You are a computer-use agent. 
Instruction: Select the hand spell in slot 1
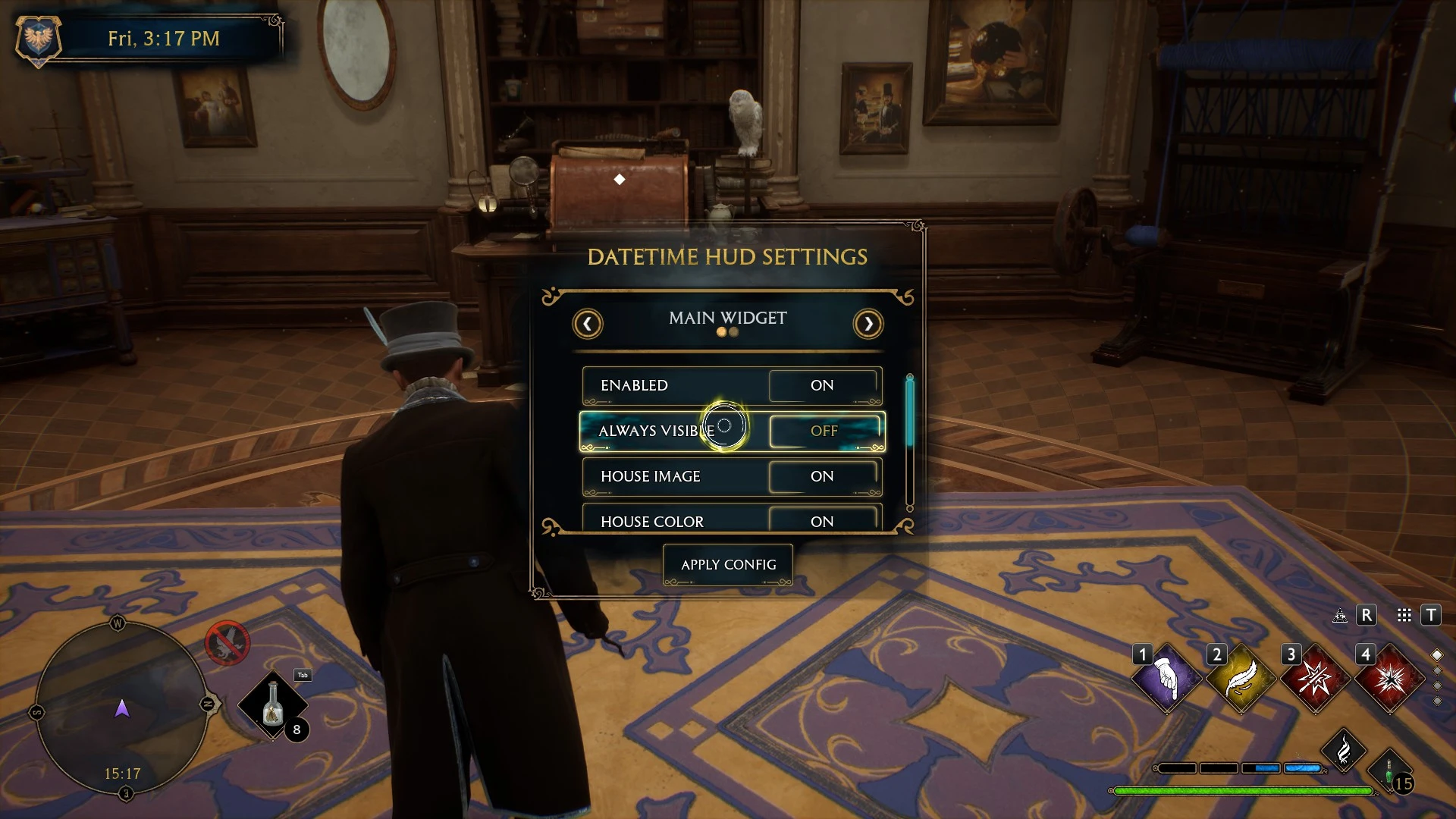point(1166,678)
